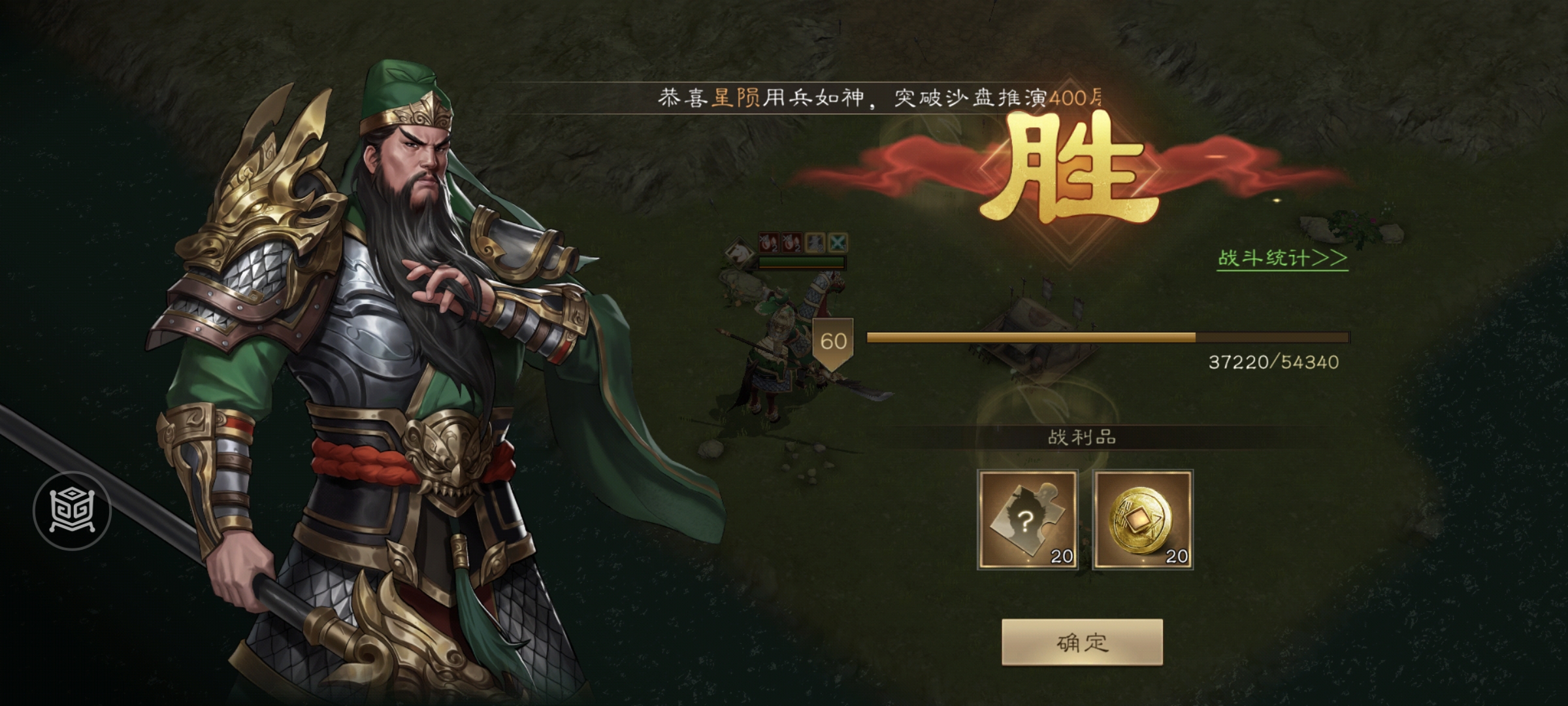1568x706 pixels.
Task: Click the green troop health bar
Action: coord(802,261)
